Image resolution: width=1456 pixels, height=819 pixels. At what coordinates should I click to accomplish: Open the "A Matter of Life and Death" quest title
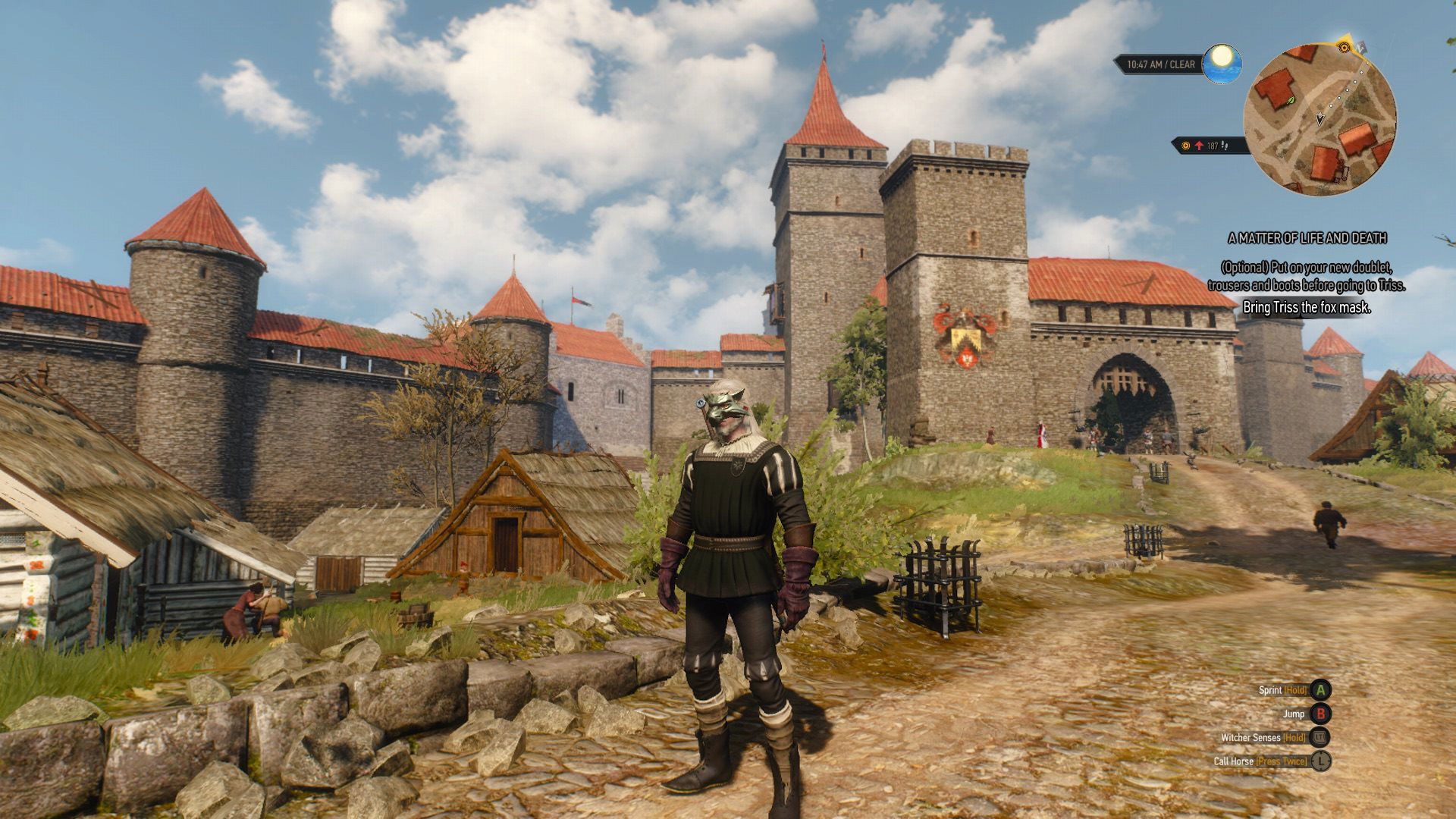[1307, 238]
